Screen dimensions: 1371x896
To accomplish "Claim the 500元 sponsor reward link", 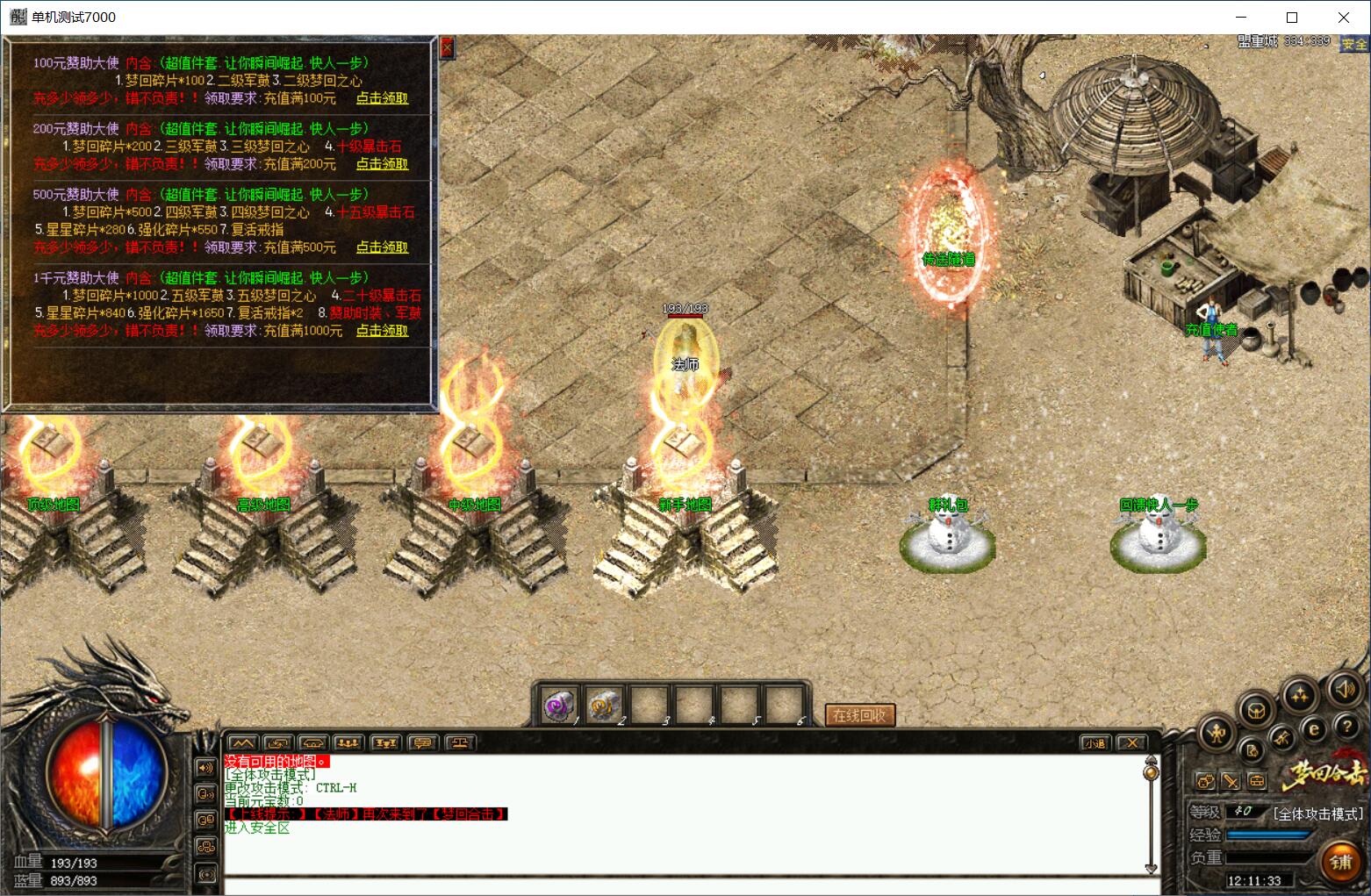I will coord(382,247).
